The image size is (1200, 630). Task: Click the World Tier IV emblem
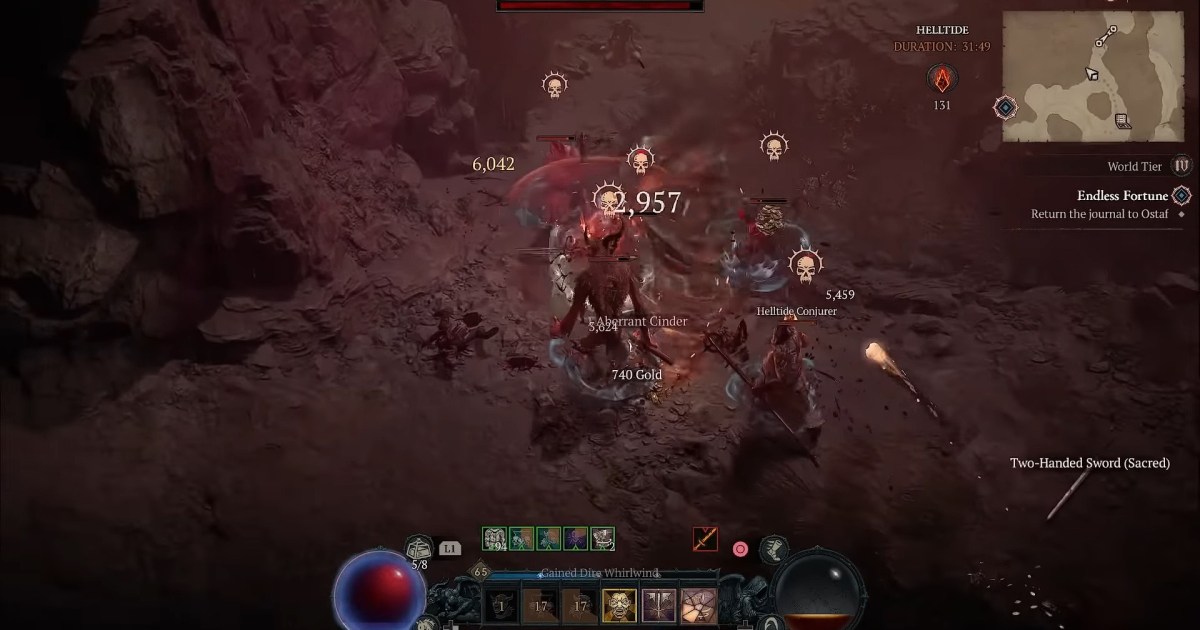point(1182,166)
